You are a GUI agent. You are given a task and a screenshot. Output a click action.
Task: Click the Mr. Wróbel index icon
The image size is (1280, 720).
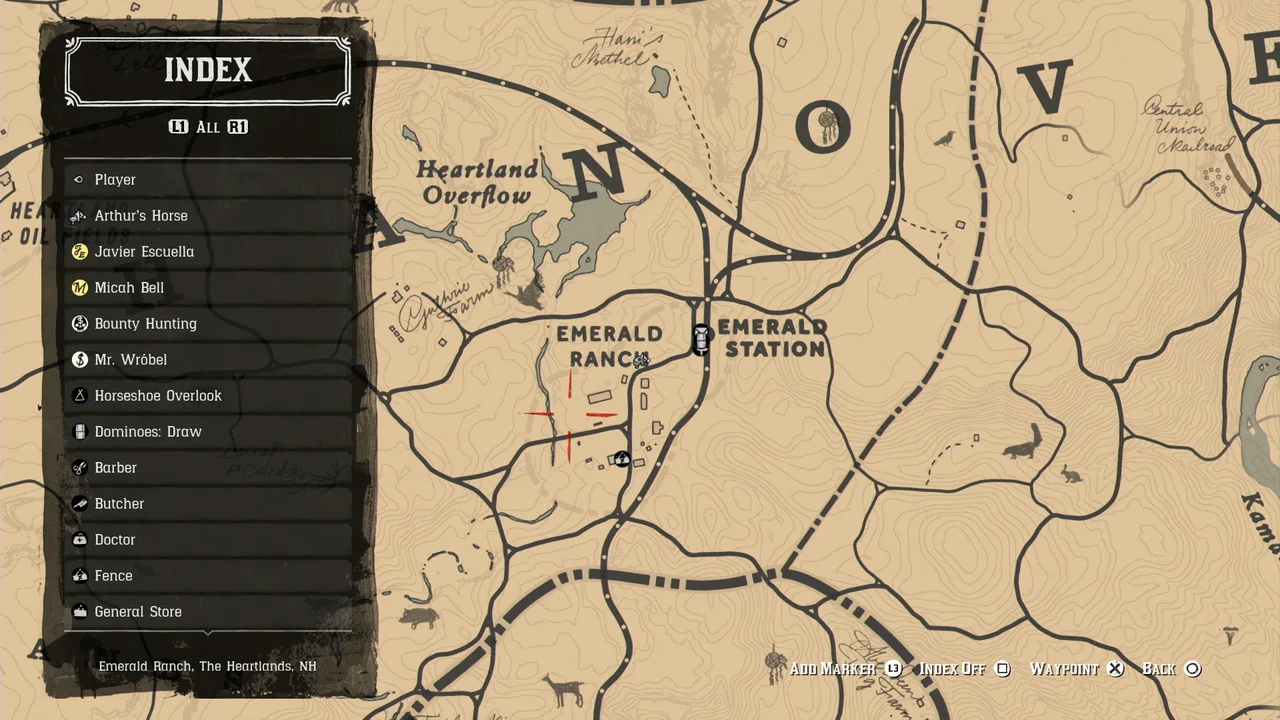click(x=79, y=359)
